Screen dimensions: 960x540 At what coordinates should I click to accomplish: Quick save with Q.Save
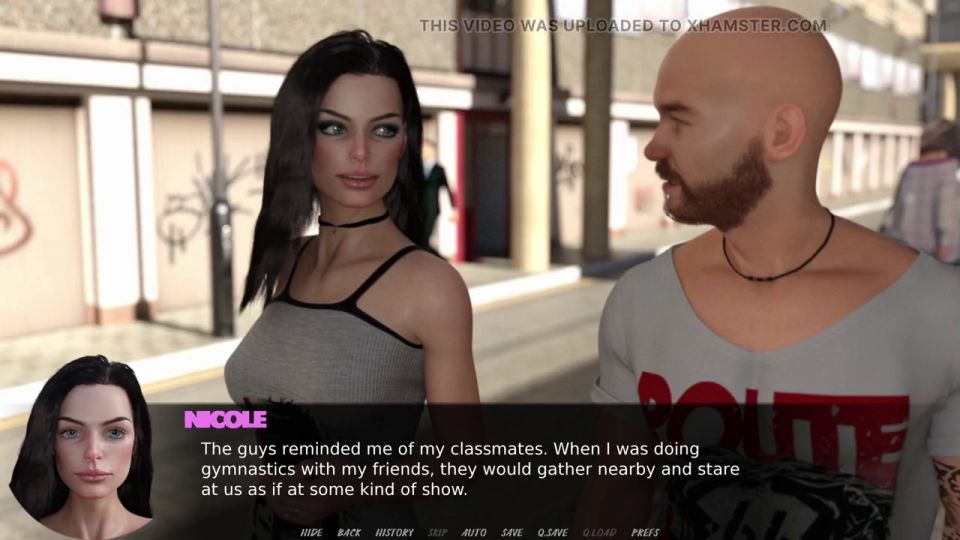(553, 532)
